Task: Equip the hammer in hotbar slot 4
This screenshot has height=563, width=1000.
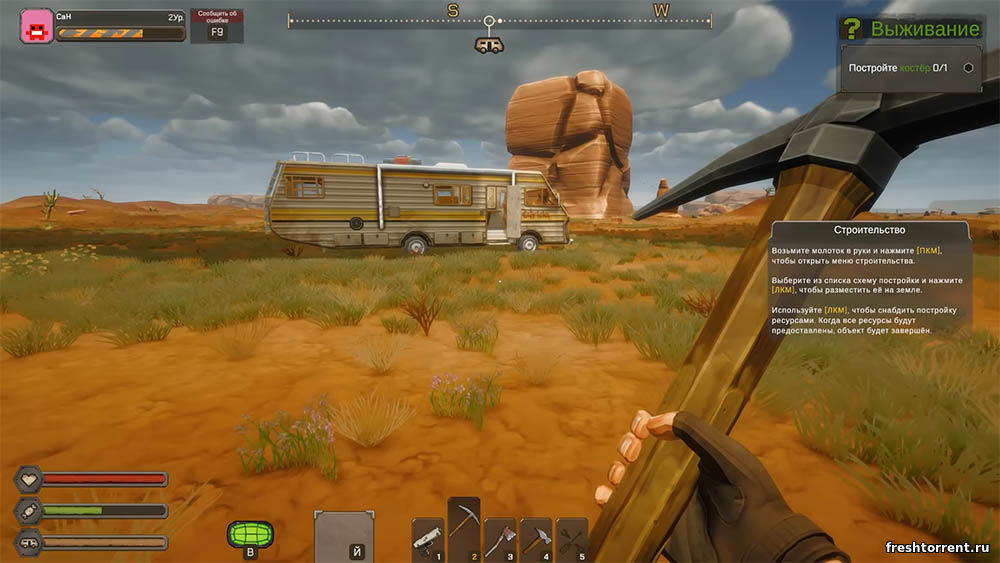Action: (535, 539)
